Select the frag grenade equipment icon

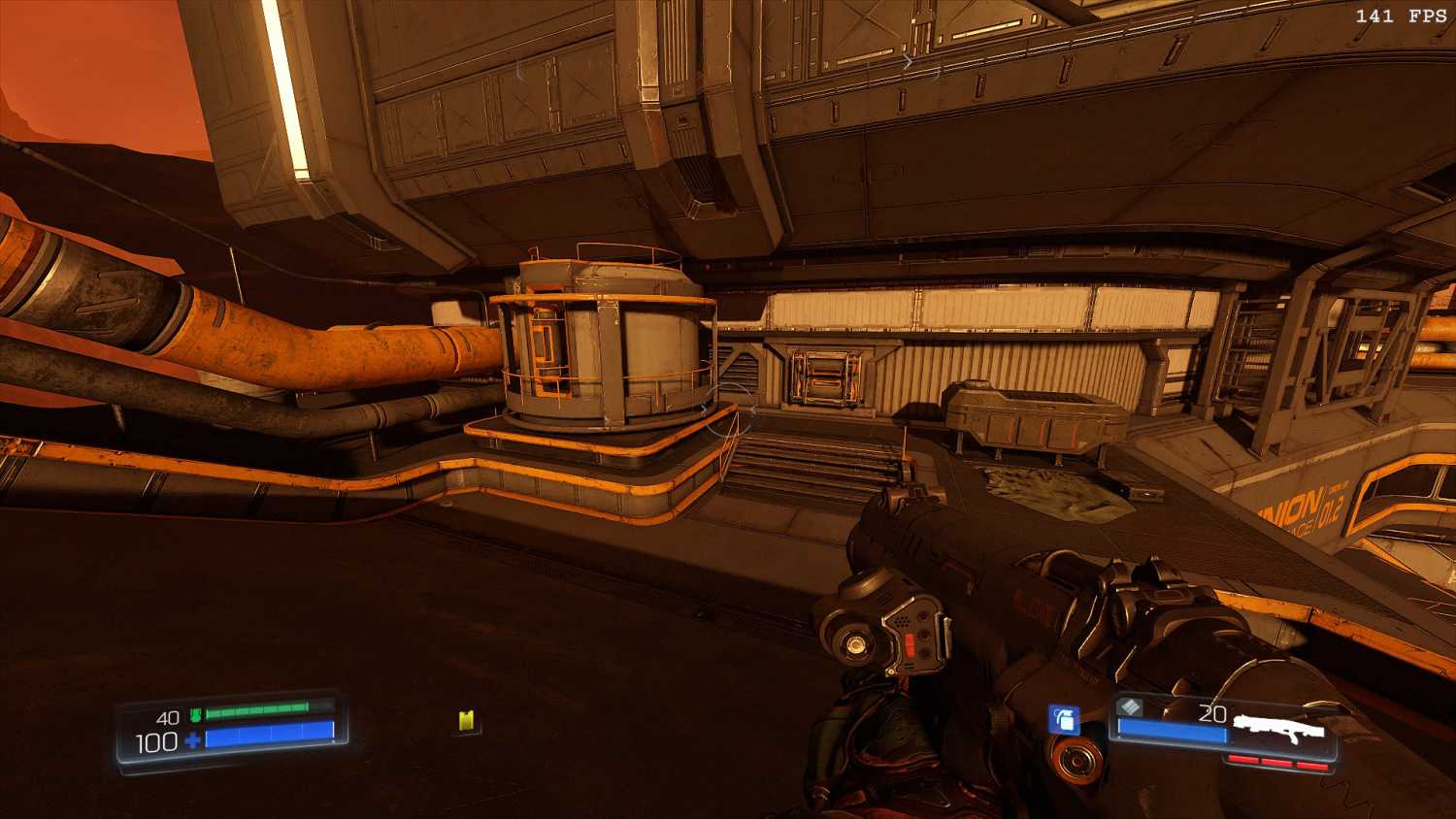[1064, 719]
